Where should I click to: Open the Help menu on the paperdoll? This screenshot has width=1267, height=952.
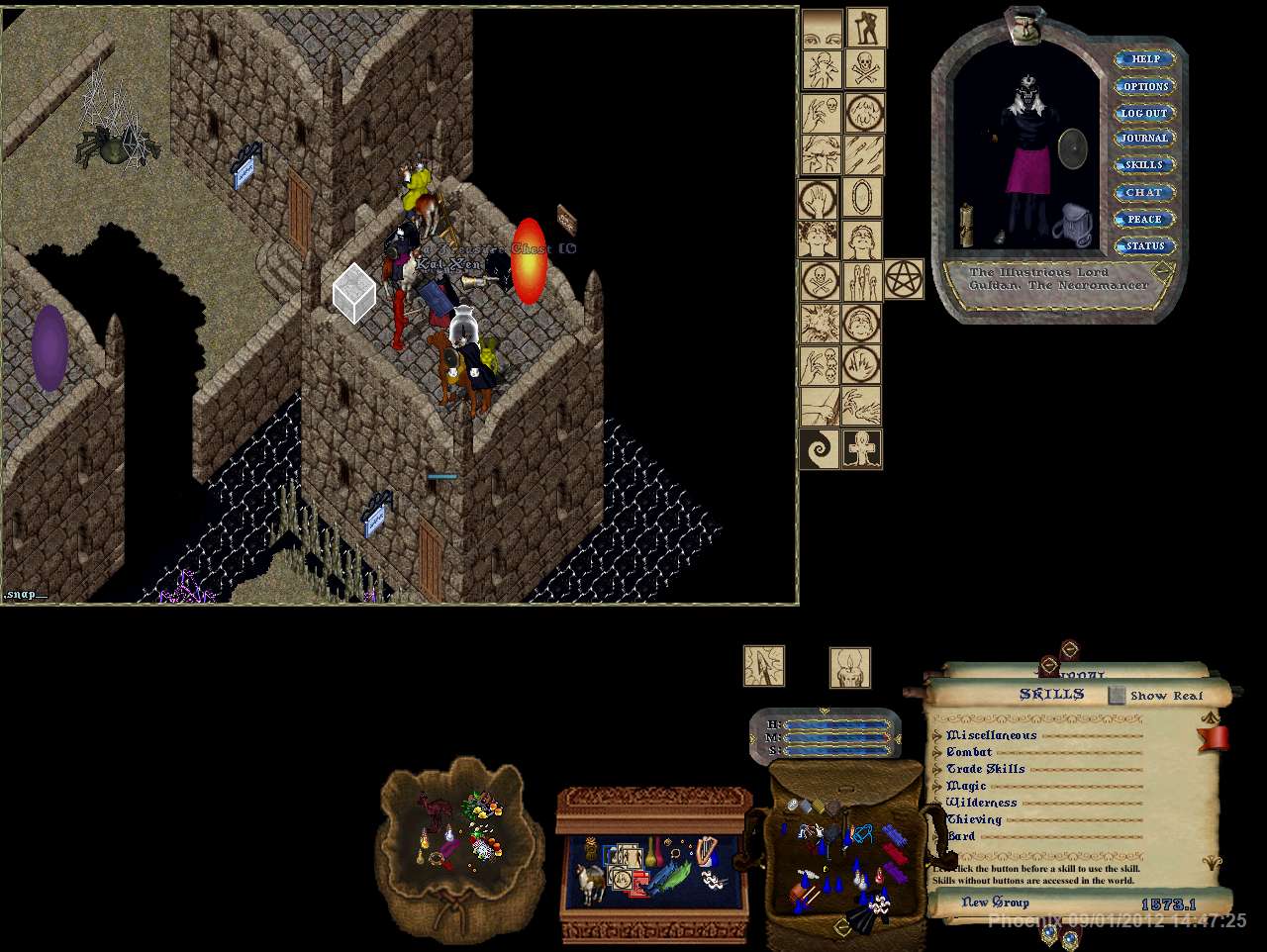pyautogui.click(x=1145, y=59)
